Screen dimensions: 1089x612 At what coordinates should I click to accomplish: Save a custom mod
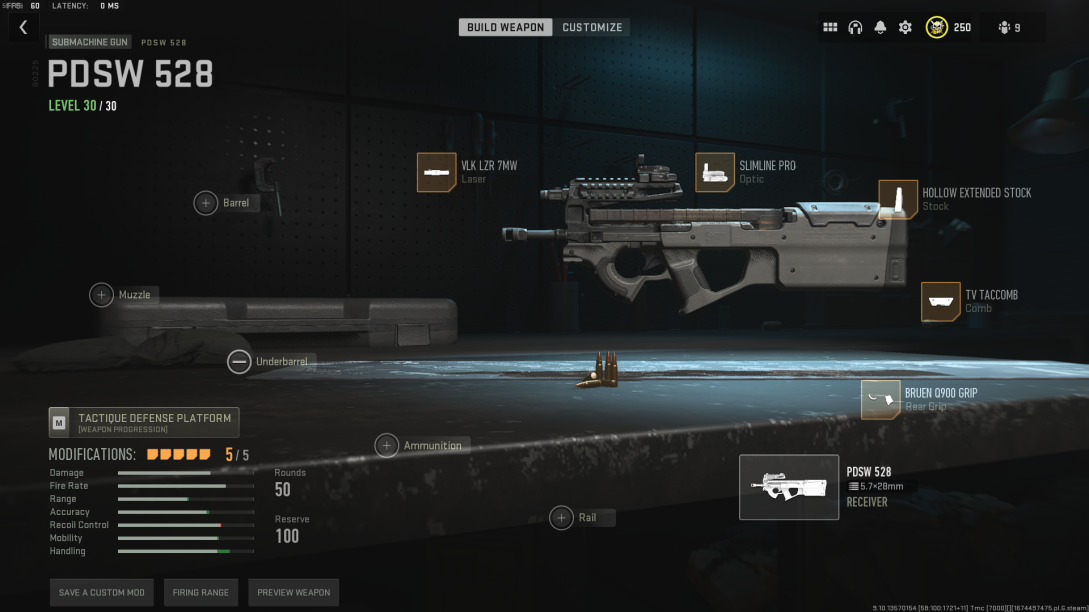click(102, 592)
